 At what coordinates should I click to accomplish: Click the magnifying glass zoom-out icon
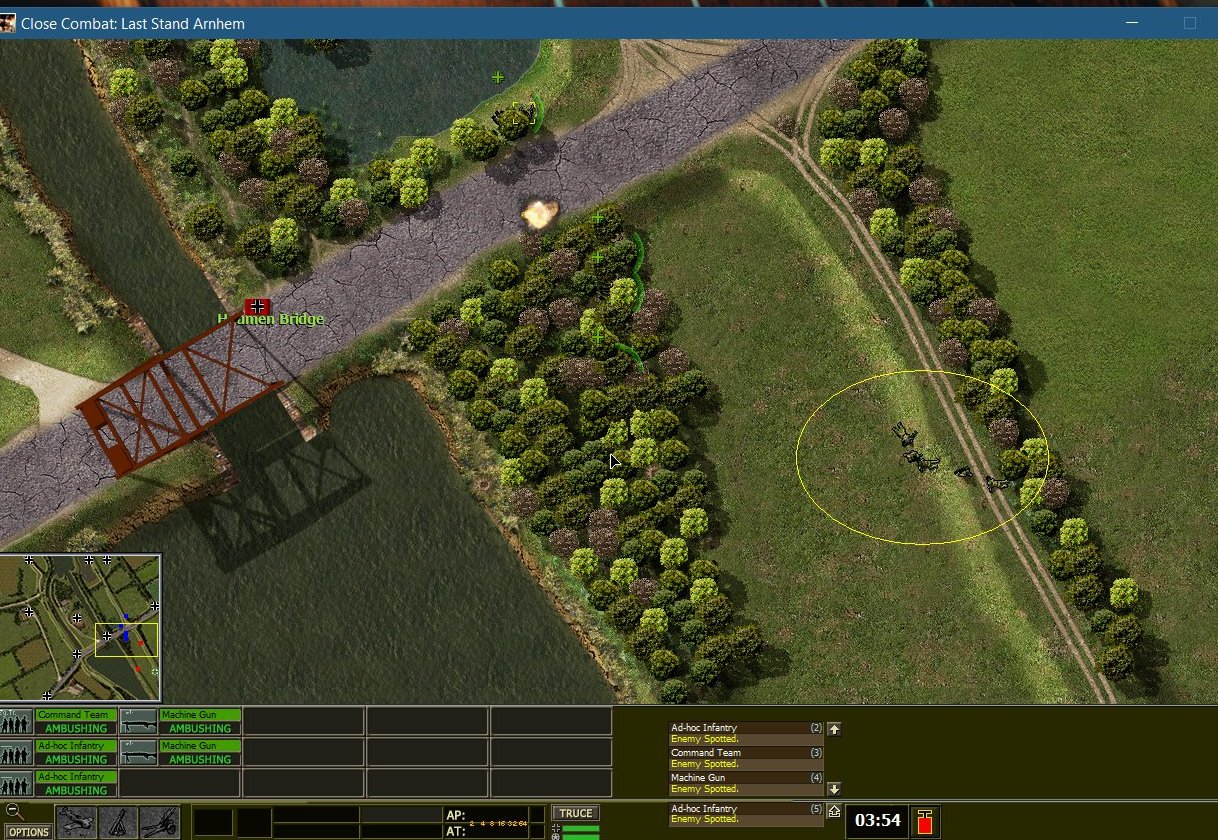pos(14,811)
